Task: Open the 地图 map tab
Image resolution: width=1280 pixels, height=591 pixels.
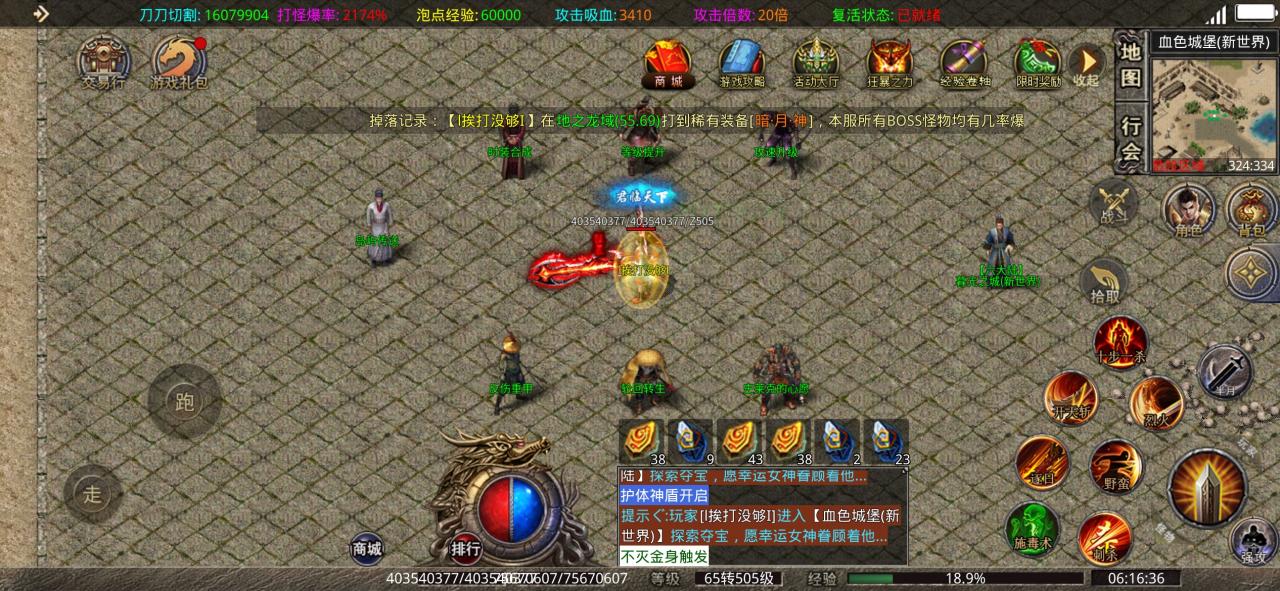Action: [1130, 65]
